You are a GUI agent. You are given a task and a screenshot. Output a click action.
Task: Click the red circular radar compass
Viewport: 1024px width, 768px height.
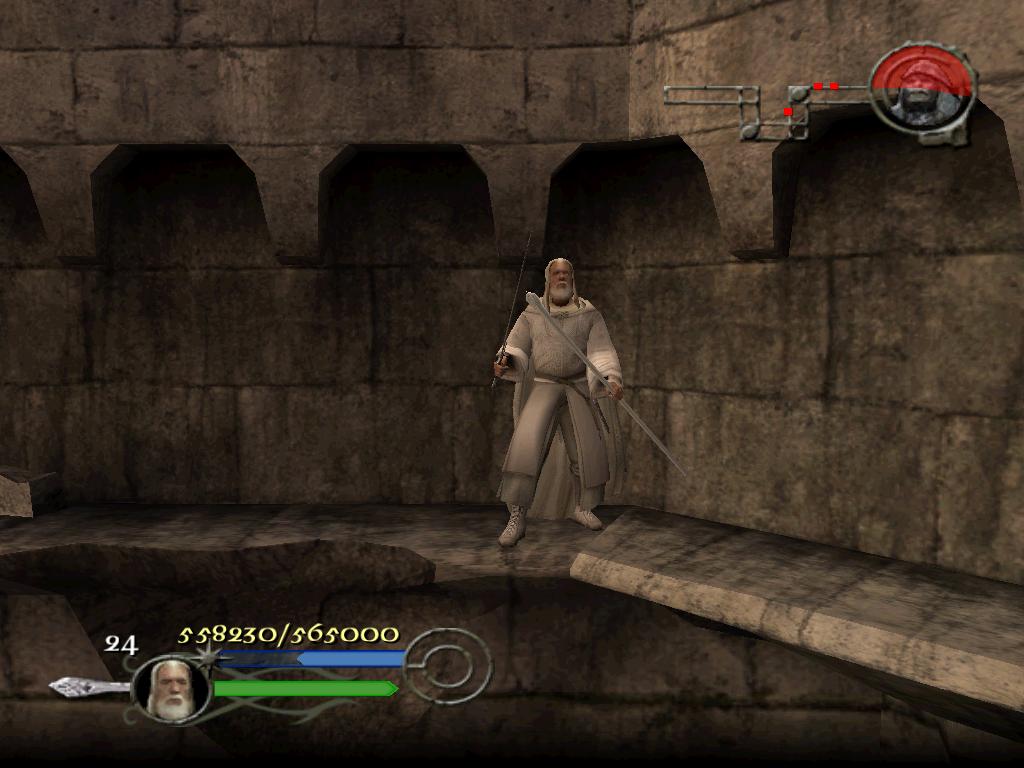(921, 86)
